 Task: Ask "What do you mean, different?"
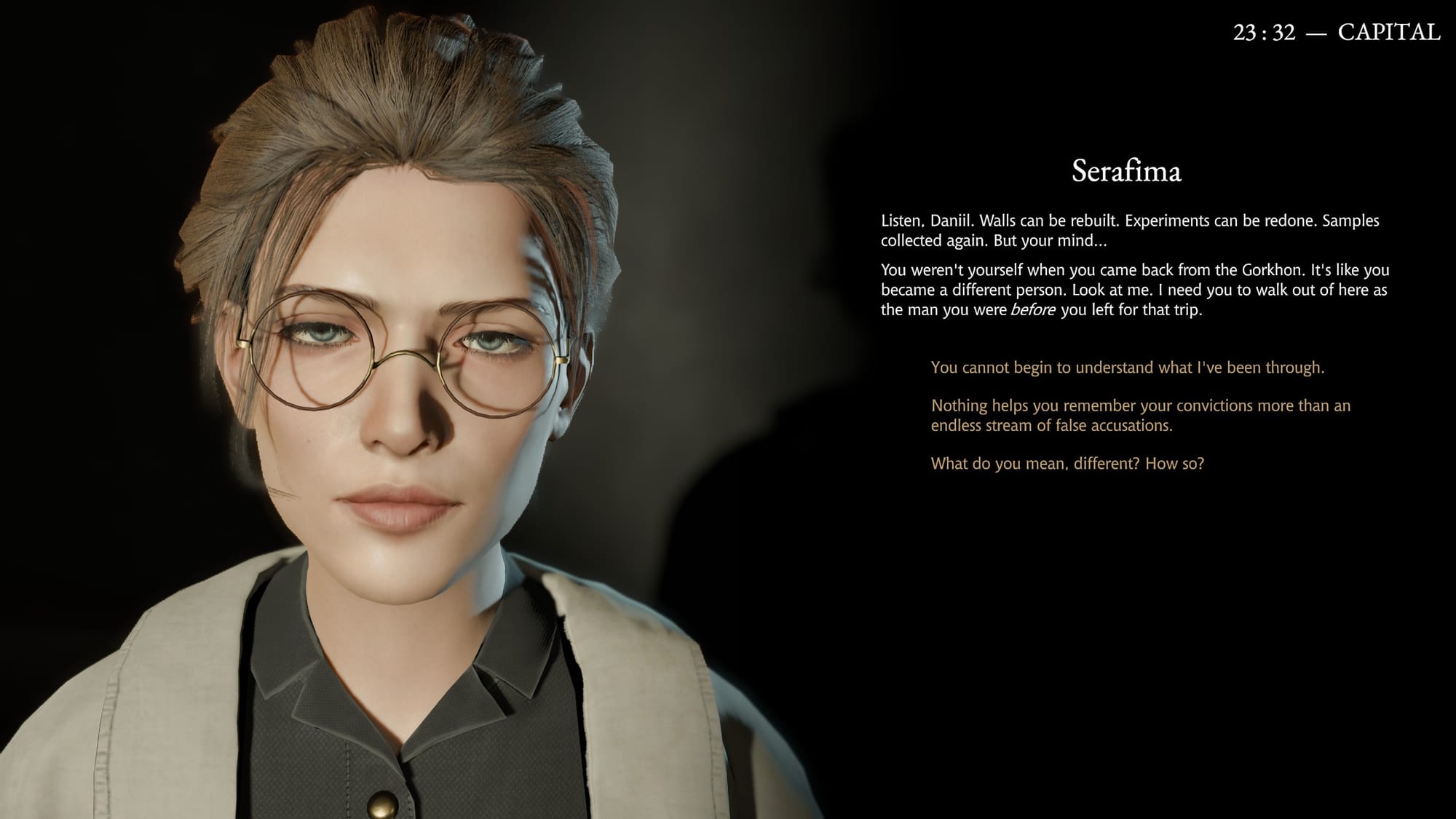(x=1067, y=464)
